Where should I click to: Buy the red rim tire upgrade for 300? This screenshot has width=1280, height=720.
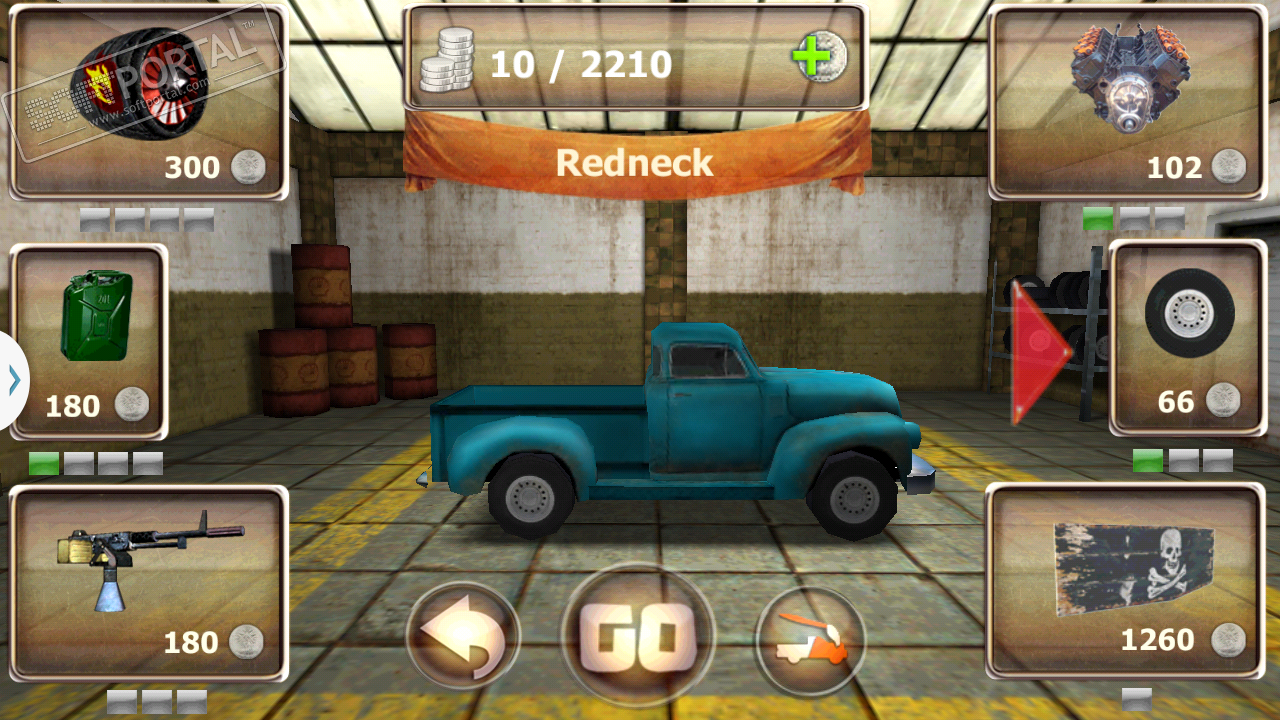[148, 103]
